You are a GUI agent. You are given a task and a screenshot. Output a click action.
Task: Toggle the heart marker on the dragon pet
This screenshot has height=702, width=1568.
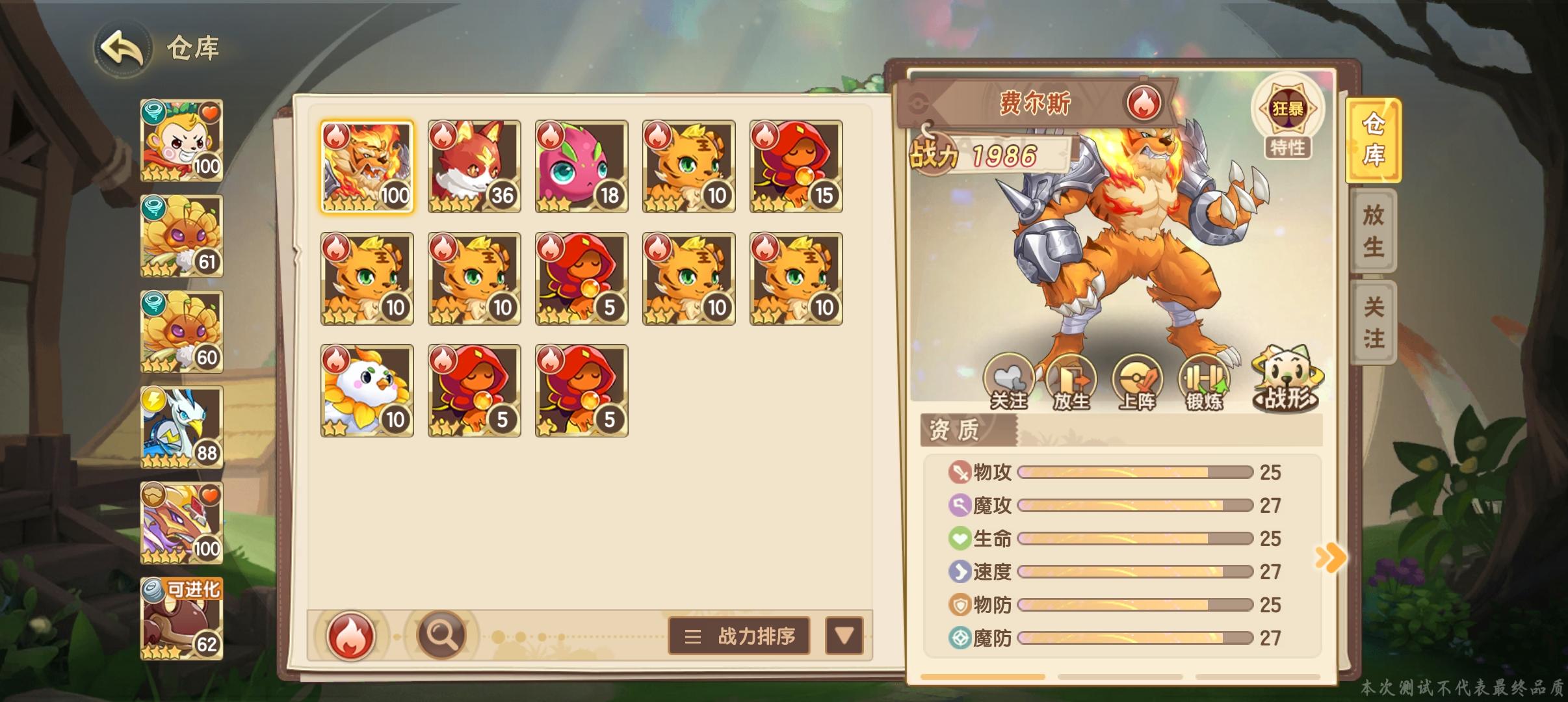coord(211,494)
